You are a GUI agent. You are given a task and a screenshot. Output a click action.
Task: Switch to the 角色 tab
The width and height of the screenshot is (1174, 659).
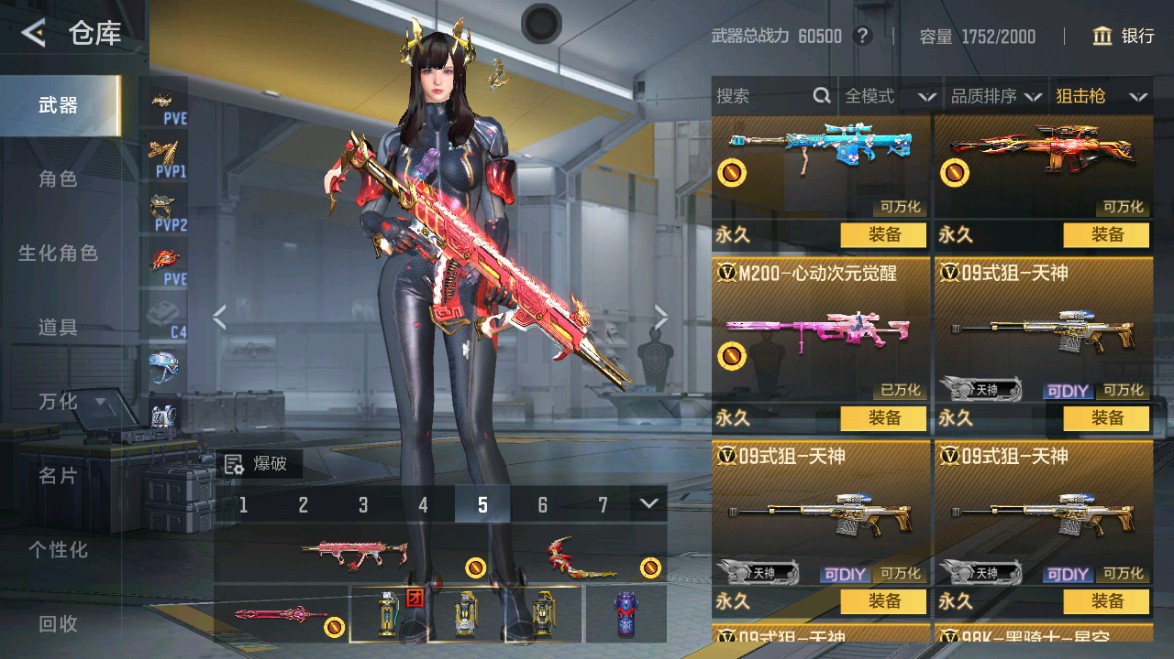pyautogui.click(x=58, y=179)
